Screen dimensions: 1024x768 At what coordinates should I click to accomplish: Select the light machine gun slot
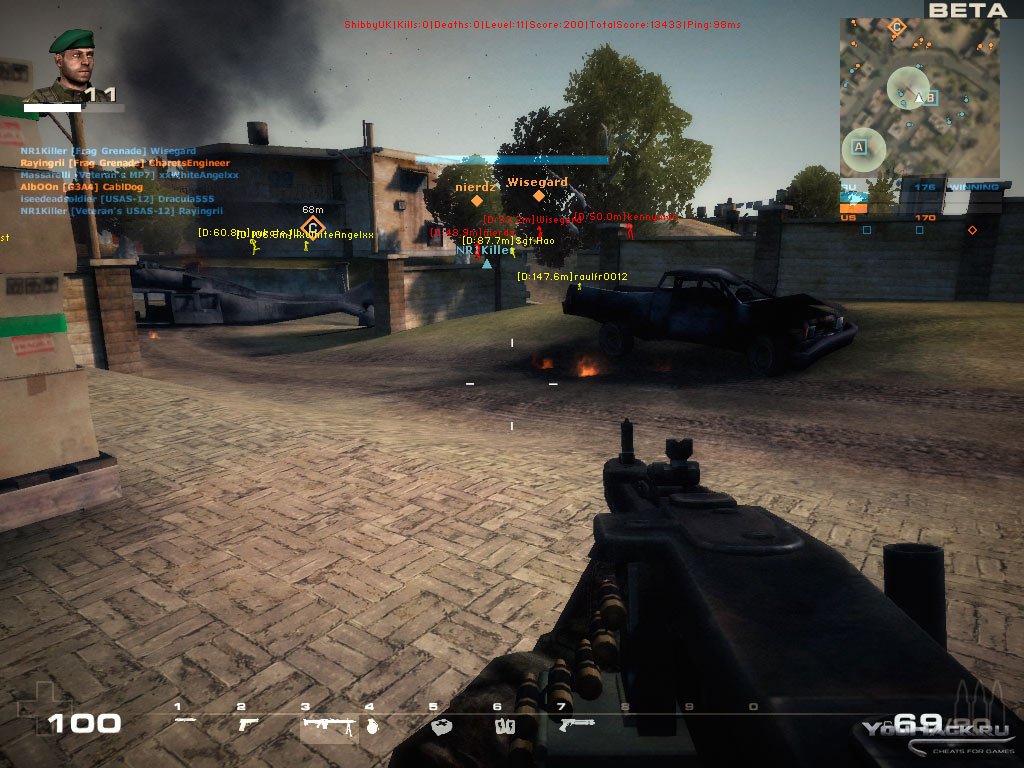pos(327,725)
